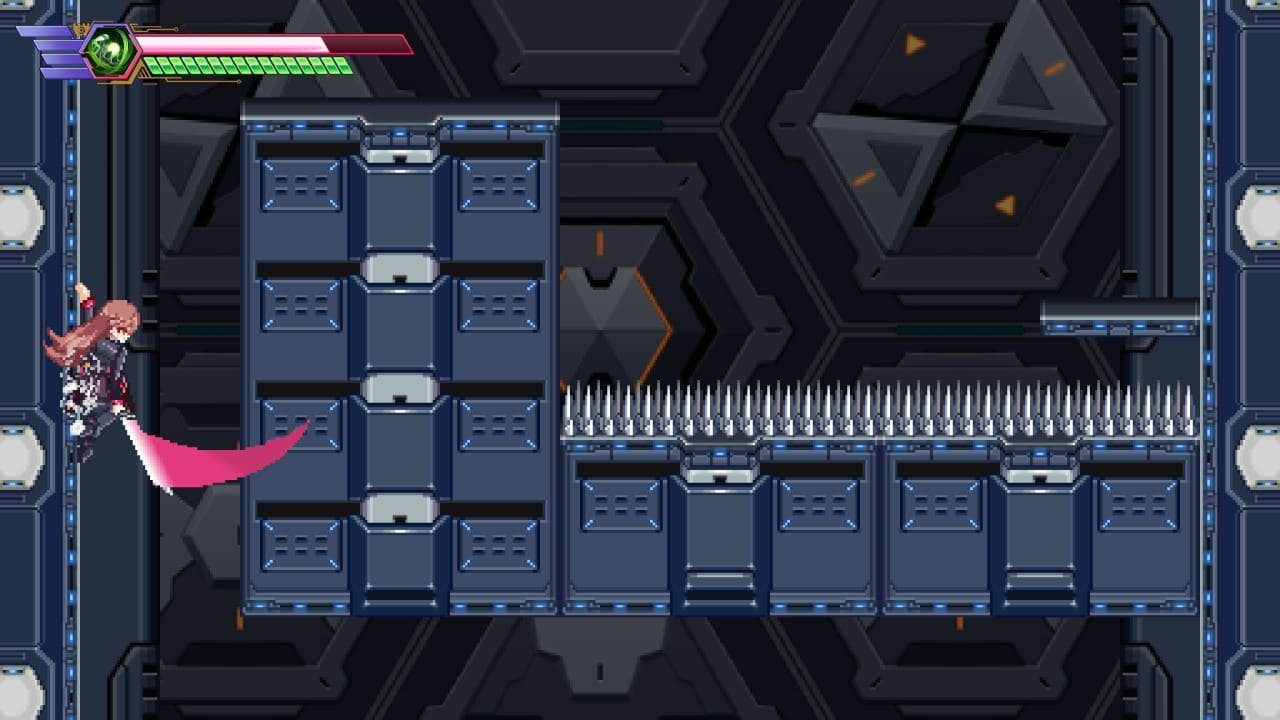Screen dimensions: 1280x720
Task: Click the orange triangle marker on upper-right panel
Action: tap(914, 43)
